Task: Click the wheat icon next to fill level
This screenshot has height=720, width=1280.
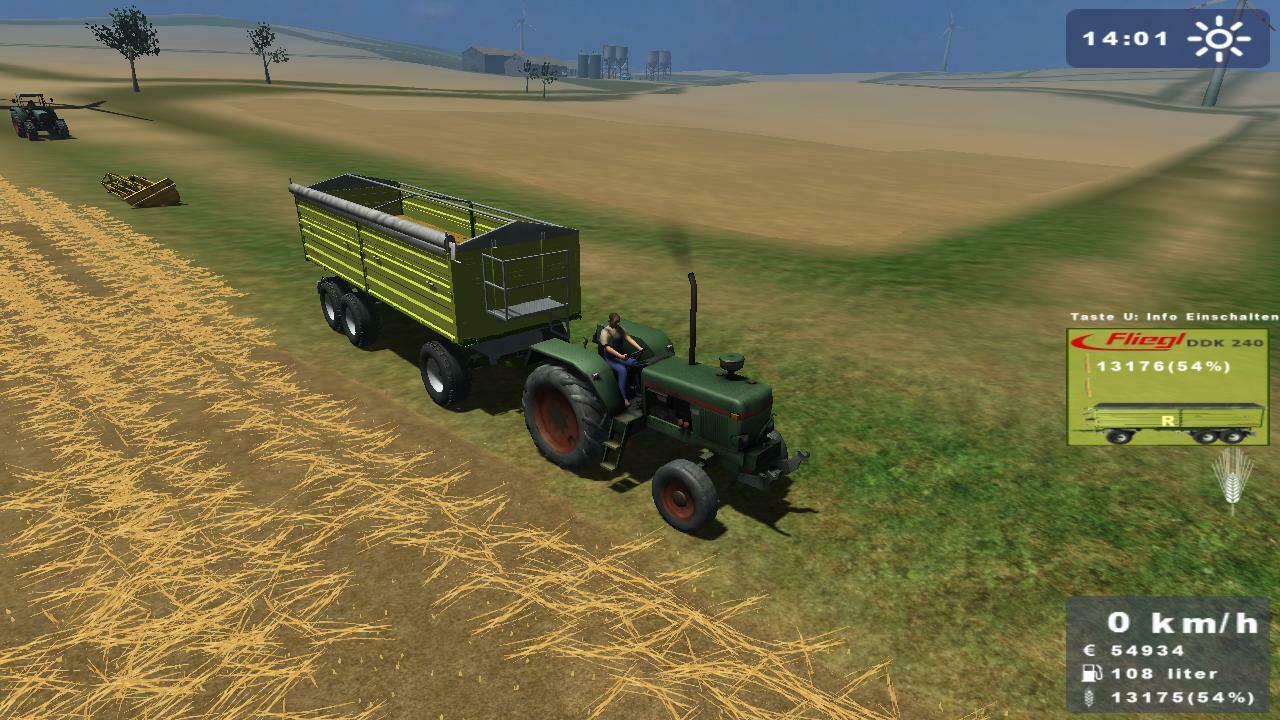Action: (1088, 697)
